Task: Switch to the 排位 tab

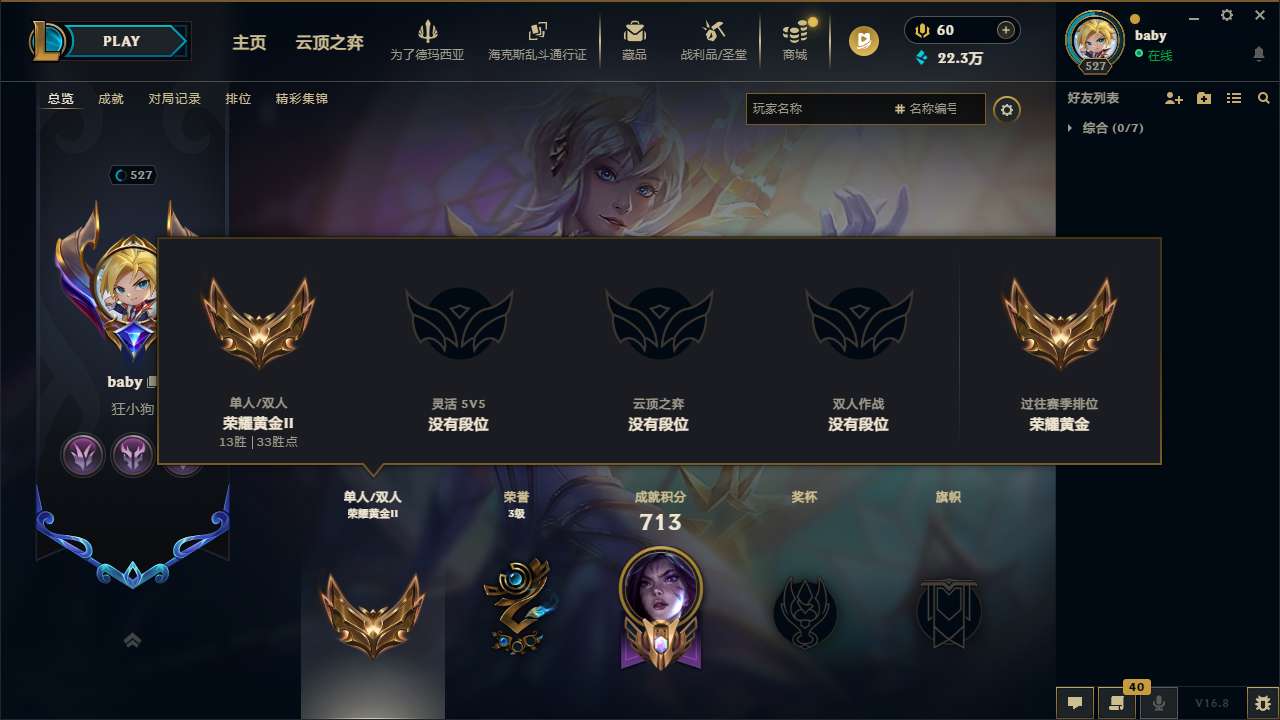Action: (x=238, y=98)
